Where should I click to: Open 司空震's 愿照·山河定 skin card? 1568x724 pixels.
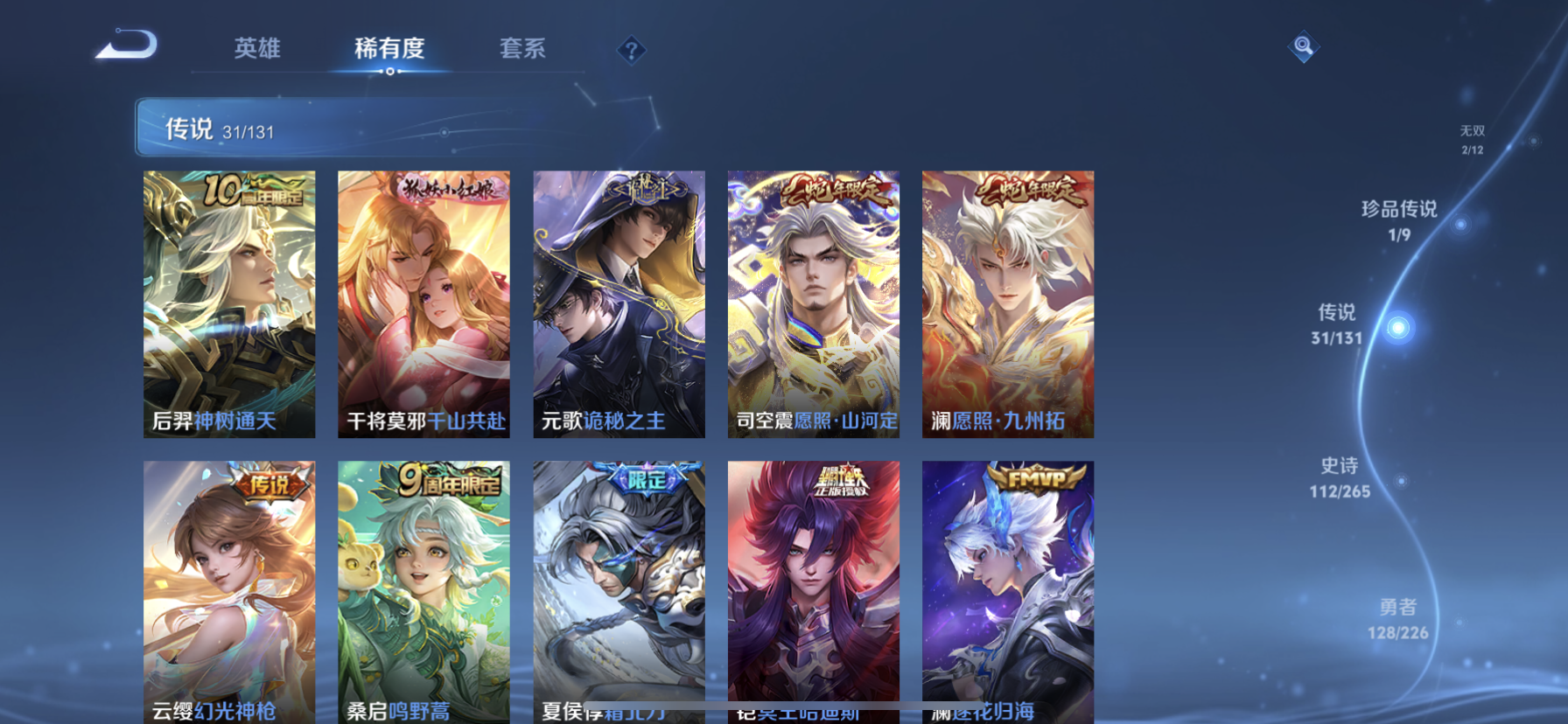813,304
